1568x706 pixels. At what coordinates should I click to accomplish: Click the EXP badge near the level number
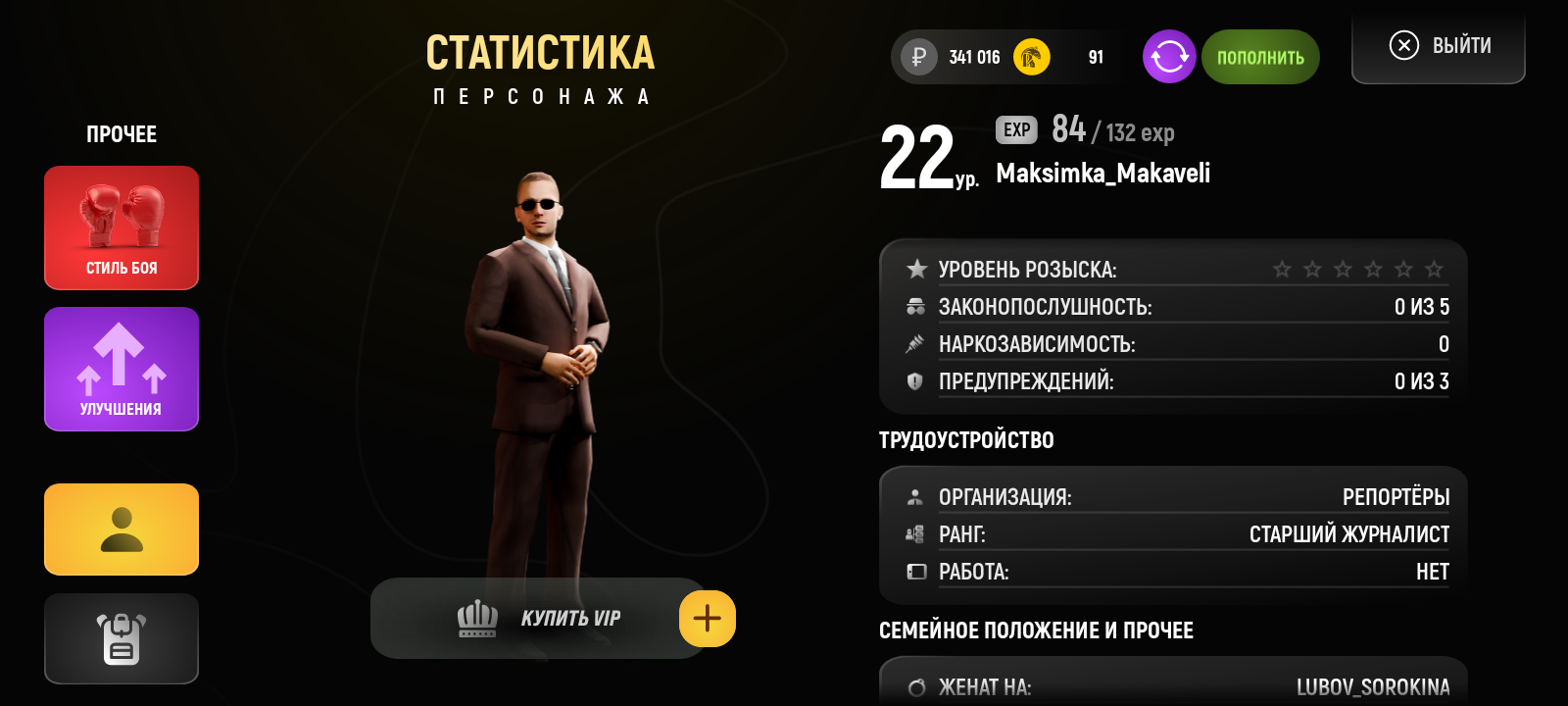pyautogui.click(x=1016, y=129)
